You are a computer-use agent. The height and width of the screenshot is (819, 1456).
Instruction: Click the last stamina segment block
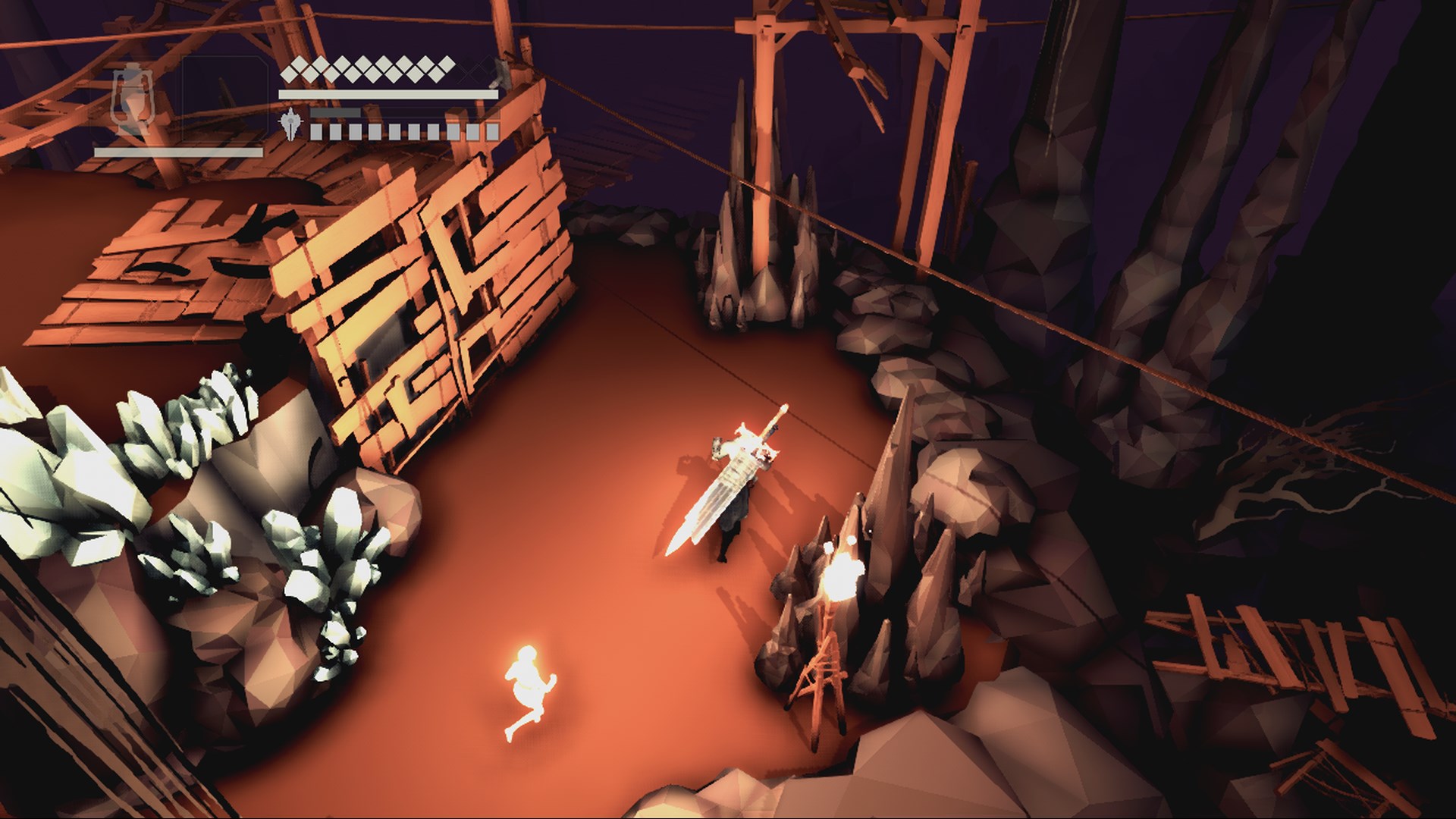pos(494,133)
